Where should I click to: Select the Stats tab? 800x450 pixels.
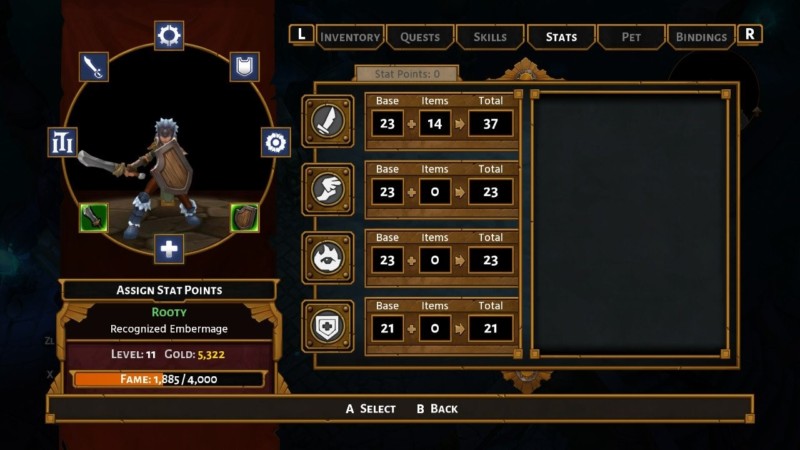point(561,37)
